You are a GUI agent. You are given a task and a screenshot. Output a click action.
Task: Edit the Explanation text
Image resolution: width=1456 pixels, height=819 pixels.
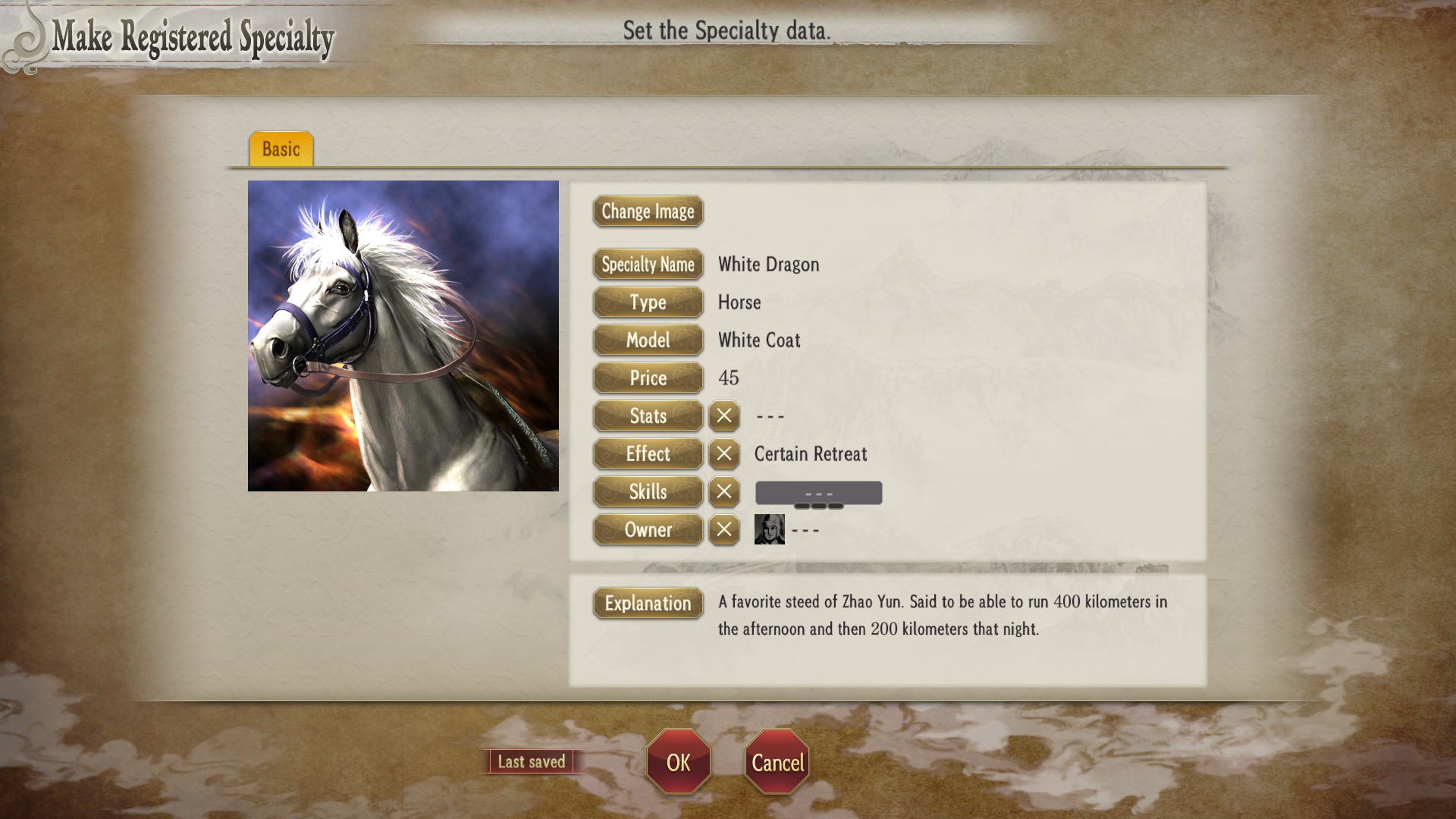click(648, 604)
